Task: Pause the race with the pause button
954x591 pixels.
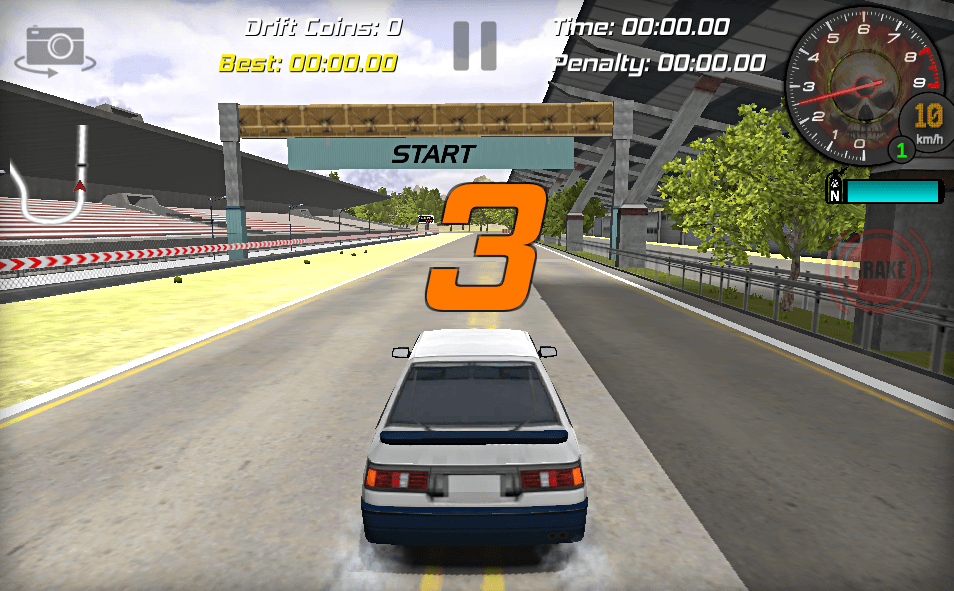Action: 475,46
